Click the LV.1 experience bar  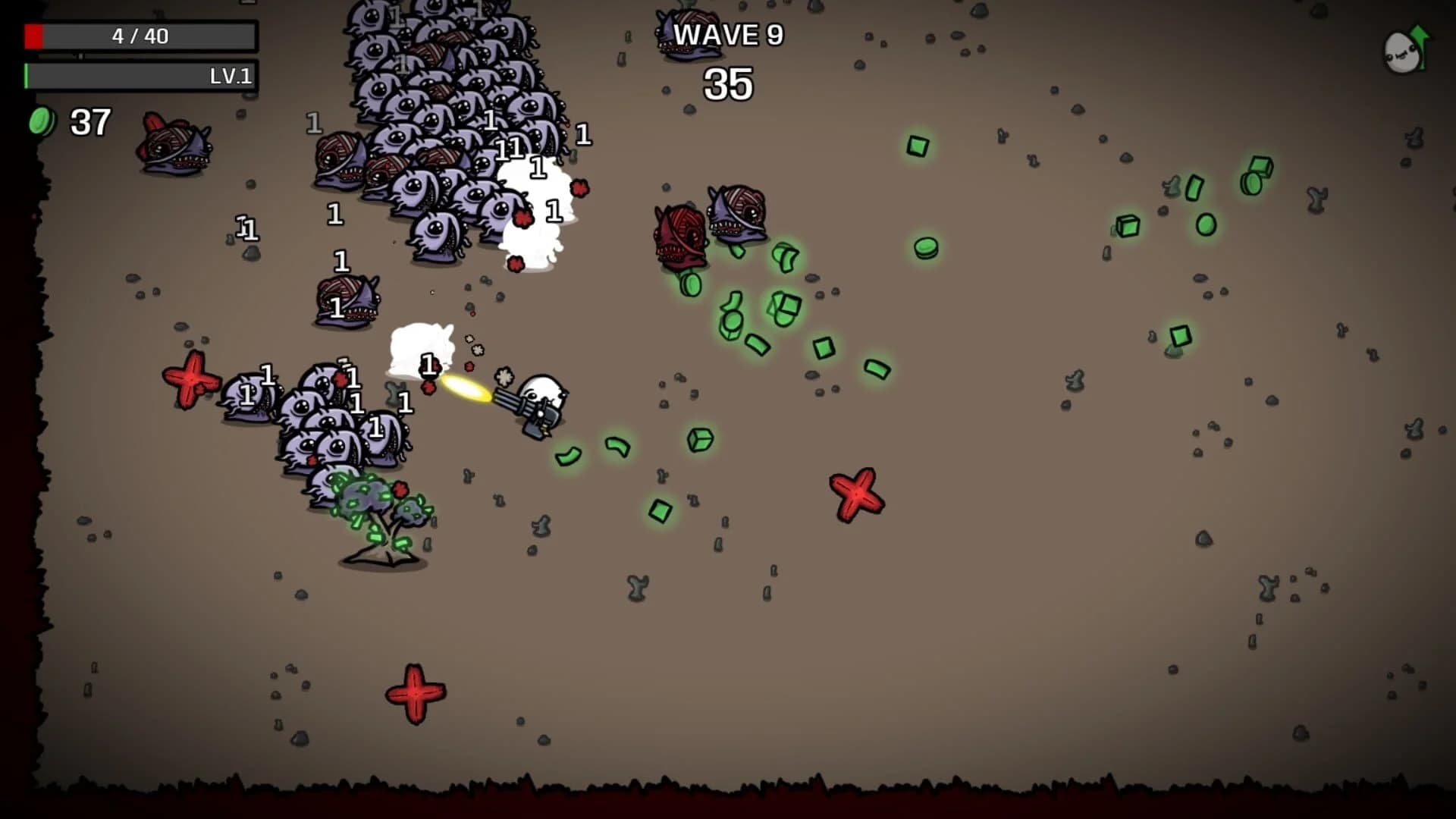point(140,77)
